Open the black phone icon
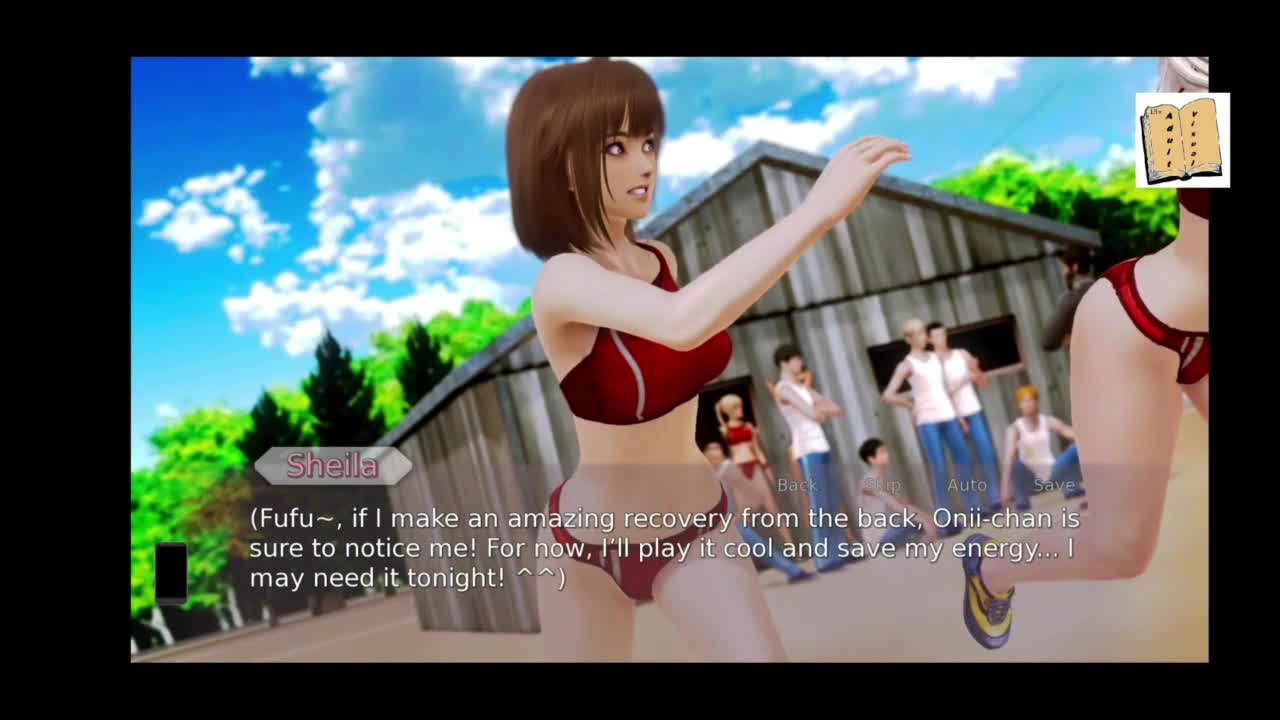Viewport: 1280px width, 720px height. click(171, 572)
